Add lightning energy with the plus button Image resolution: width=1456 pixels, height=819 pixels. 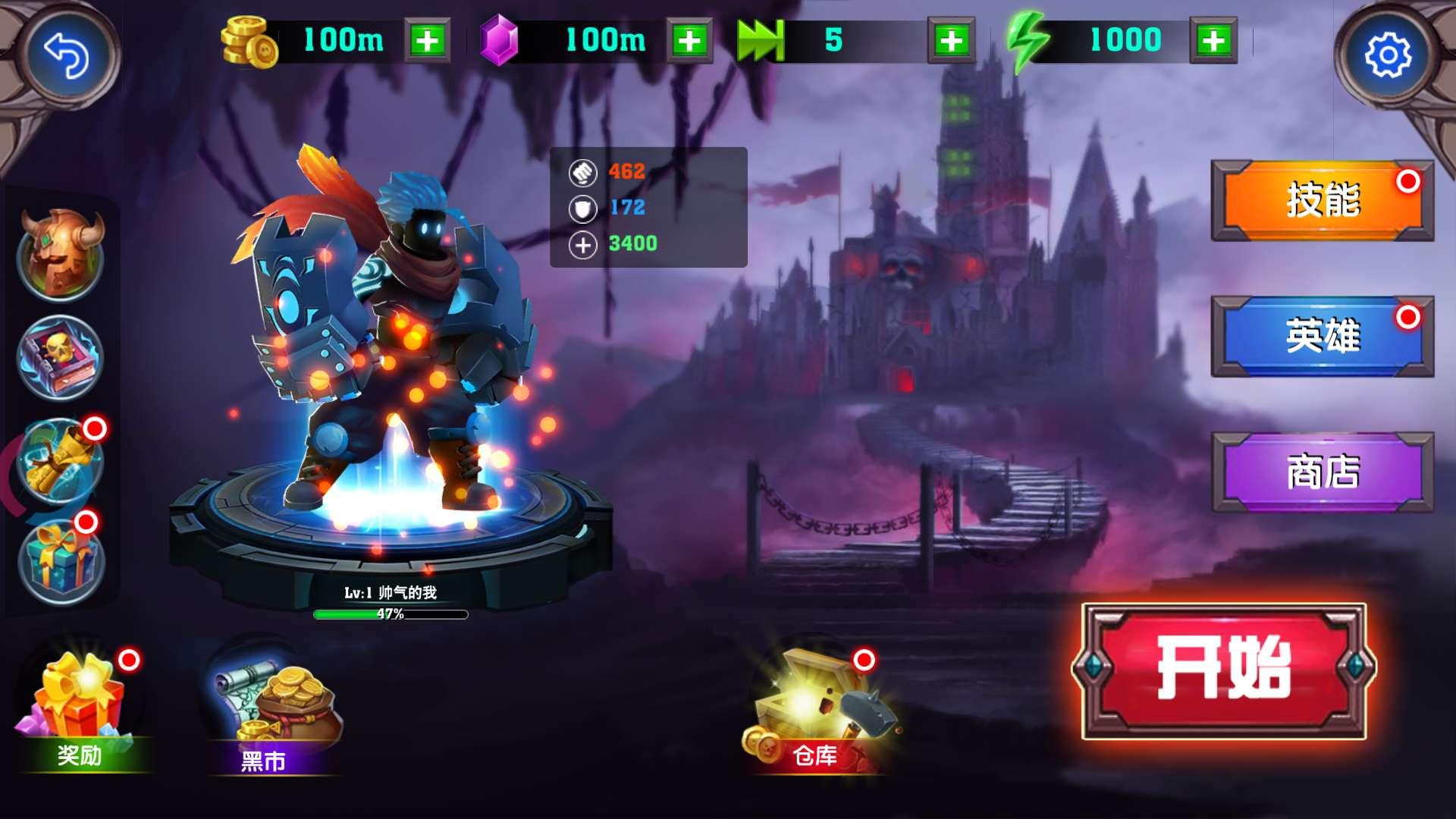1213,40
